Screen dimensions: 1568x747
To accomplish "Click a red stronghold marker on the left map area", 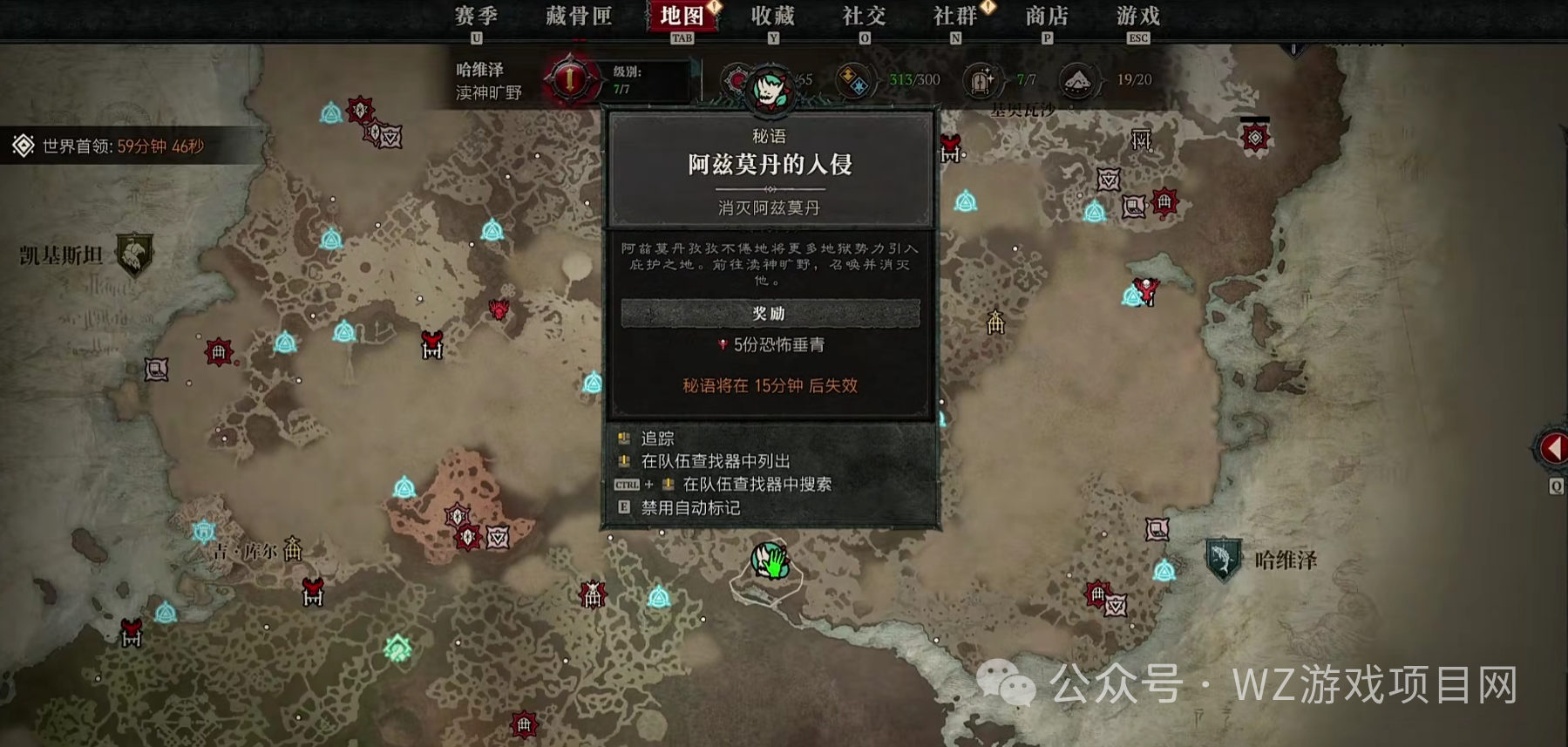I will pos(217,354).
